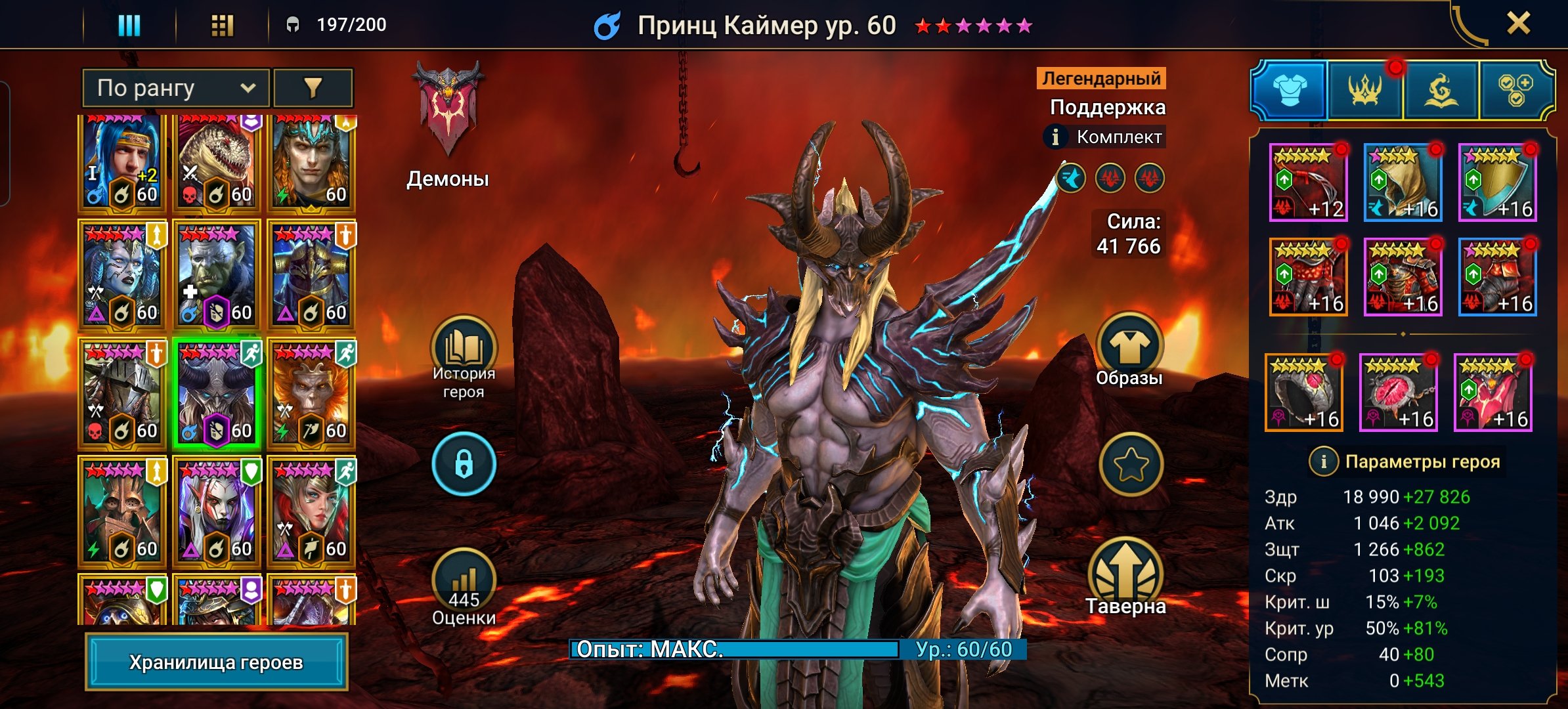Open 'Хранилища героев' champion vault
This screenshot has height=709, width=1568.
point(216,662)
